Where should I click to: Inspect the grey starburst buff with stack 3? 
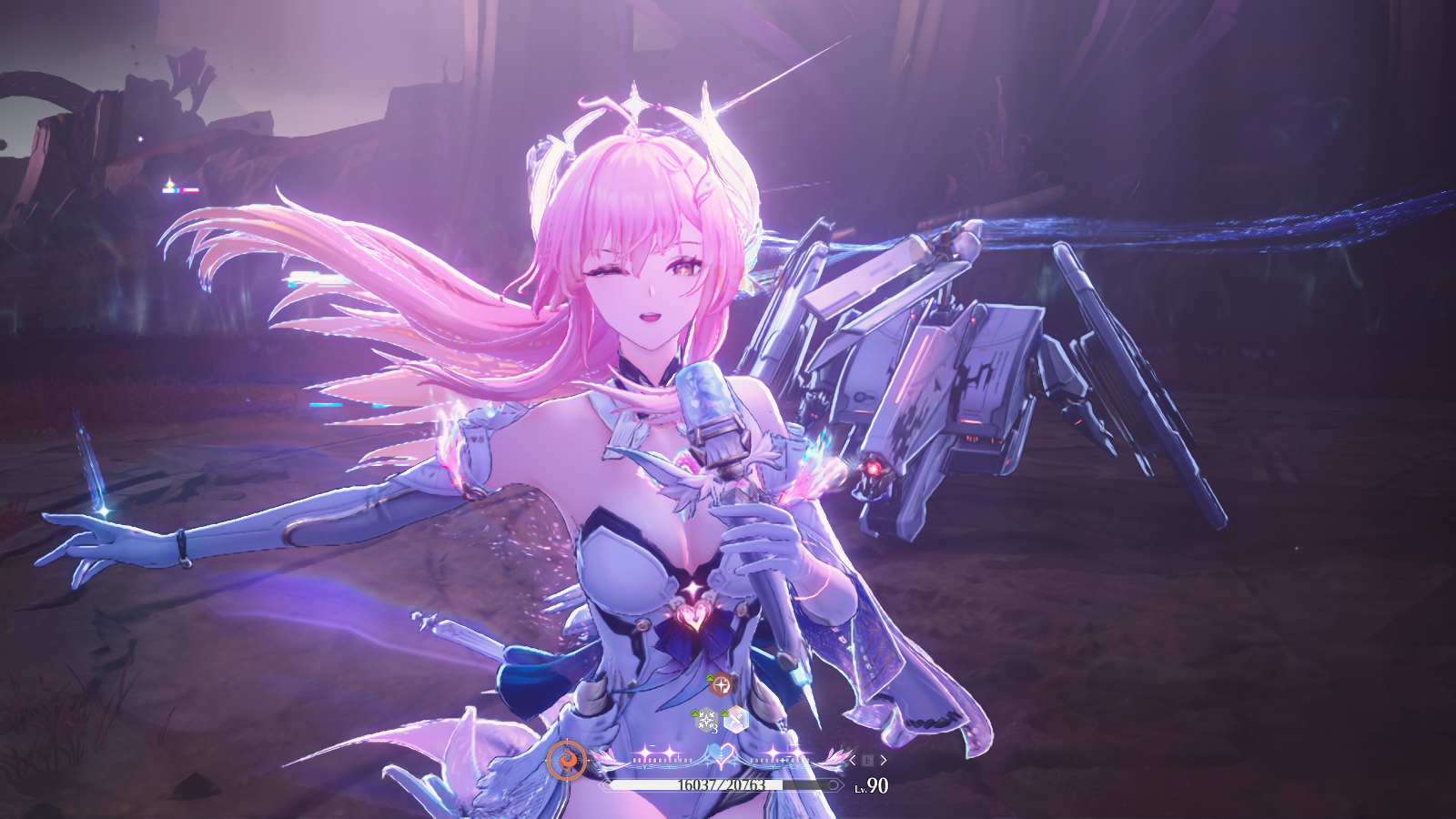(706, 721)
